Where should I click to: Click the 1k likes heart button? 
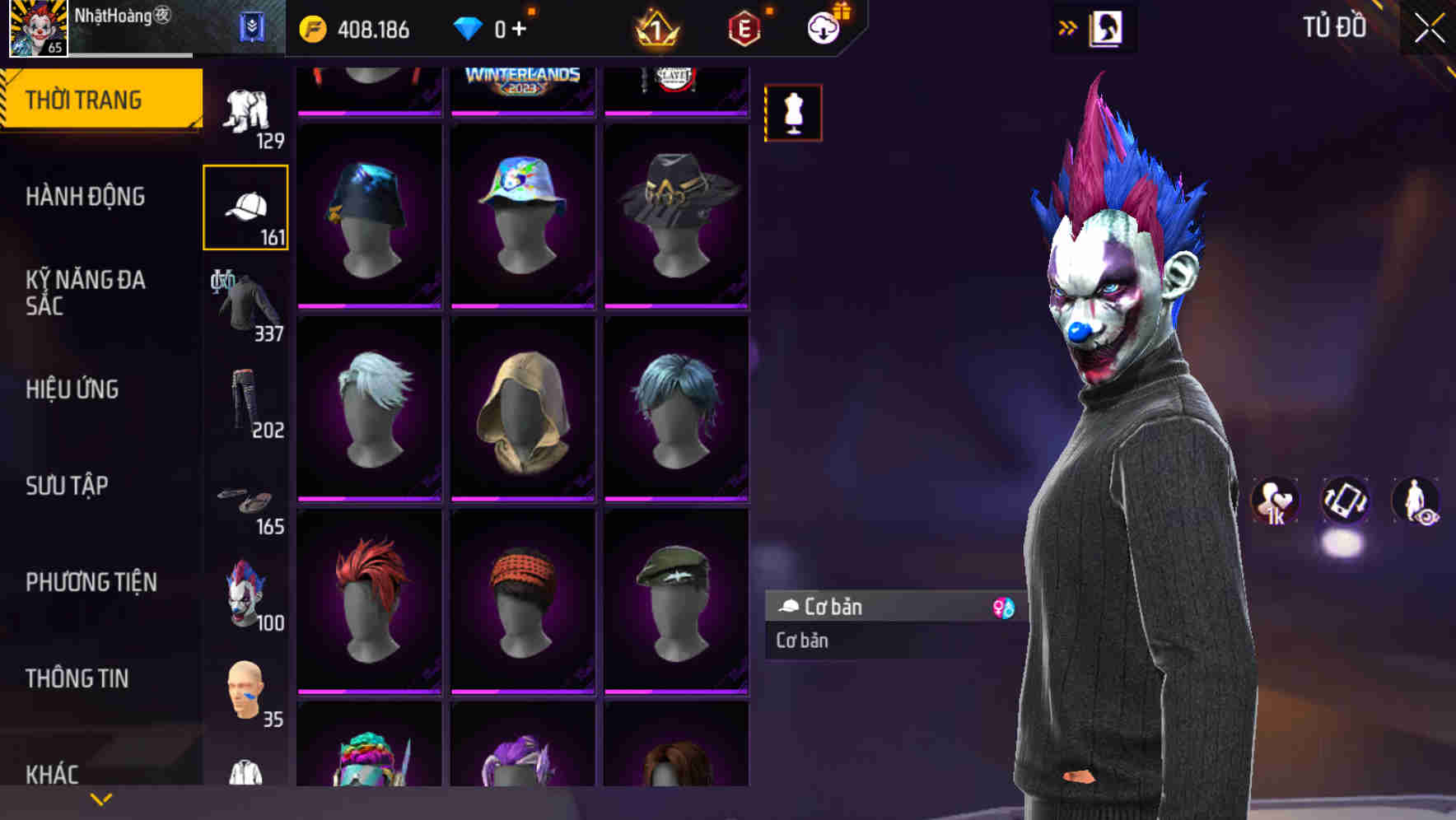(x=1275, y=502)
